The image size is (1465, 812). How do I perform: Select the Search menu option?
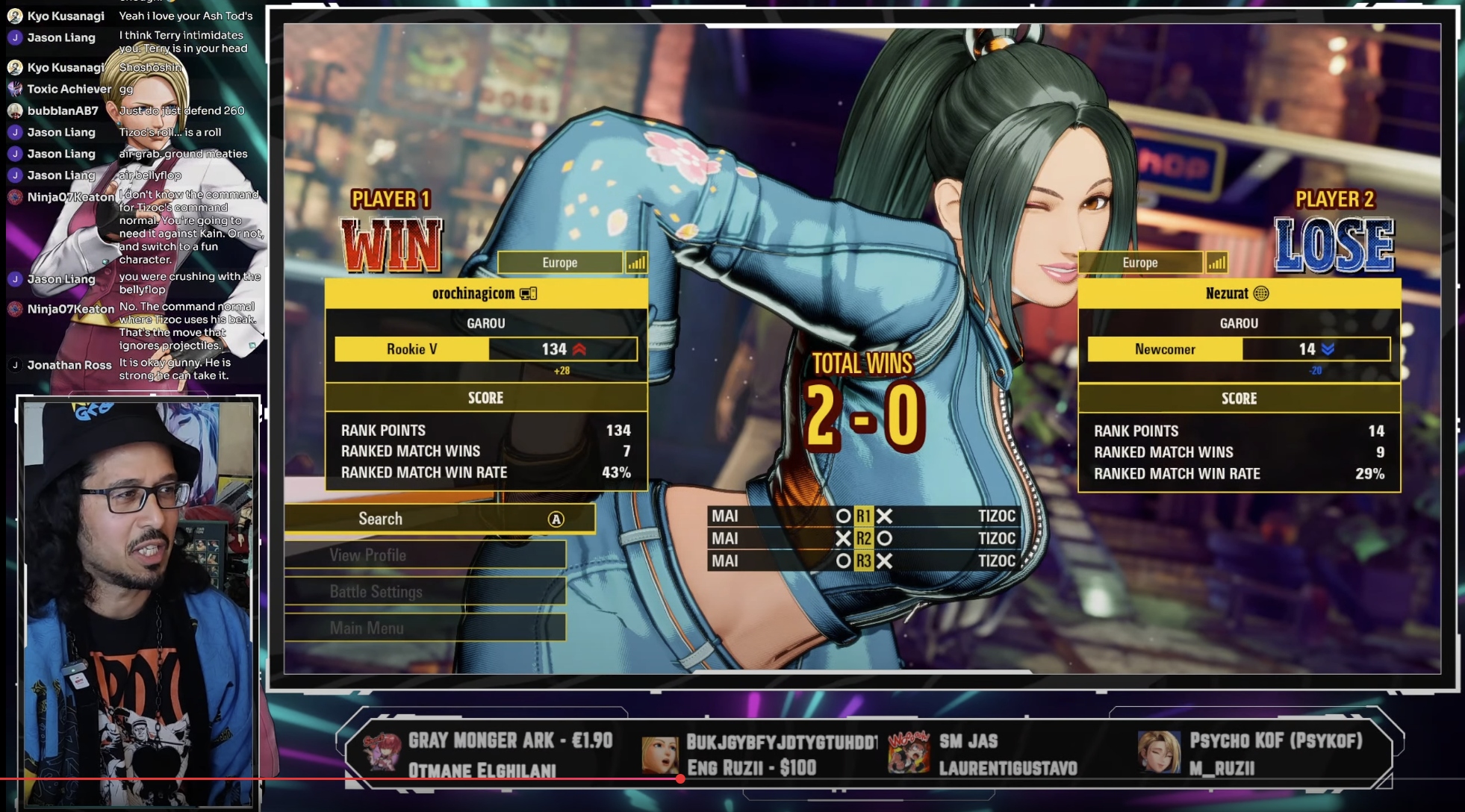pos(439,519)
